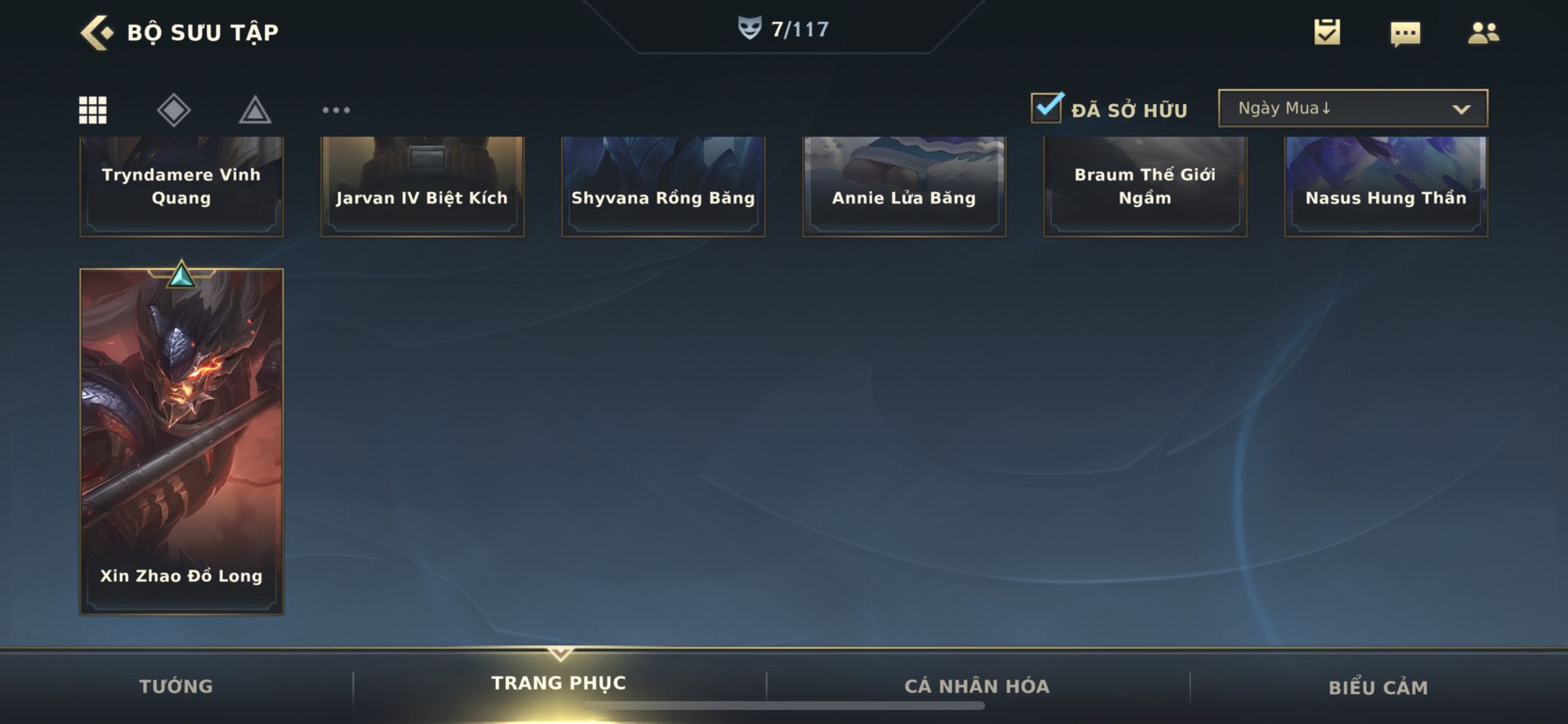Open the missions checklist icon

(x=1327, y=32)
